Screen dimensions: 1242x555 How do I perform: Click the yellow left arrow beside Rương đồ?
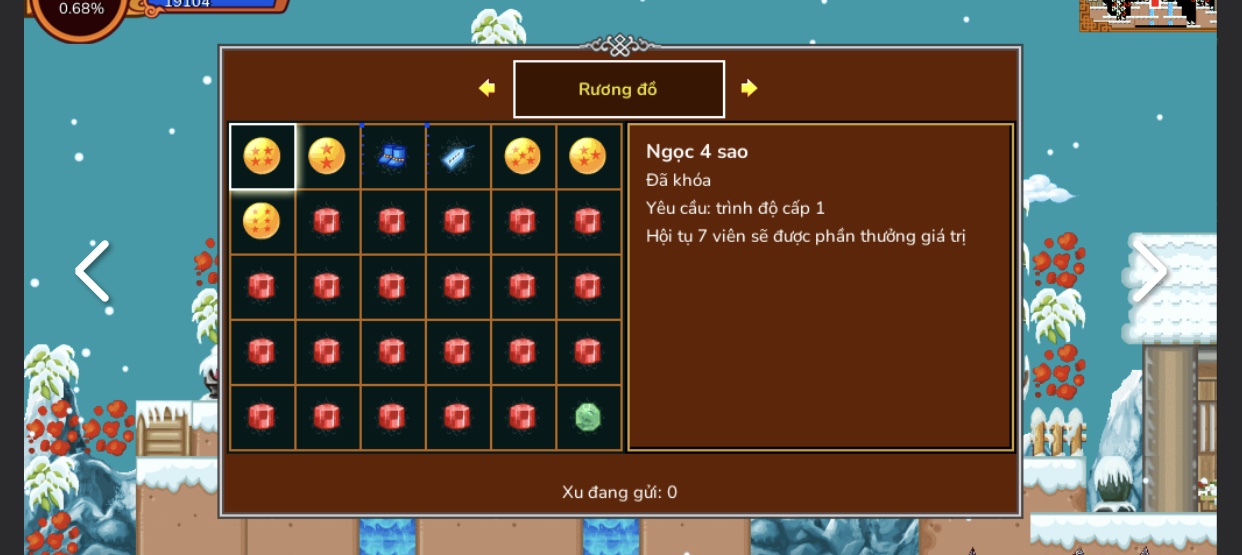point(487,88)
